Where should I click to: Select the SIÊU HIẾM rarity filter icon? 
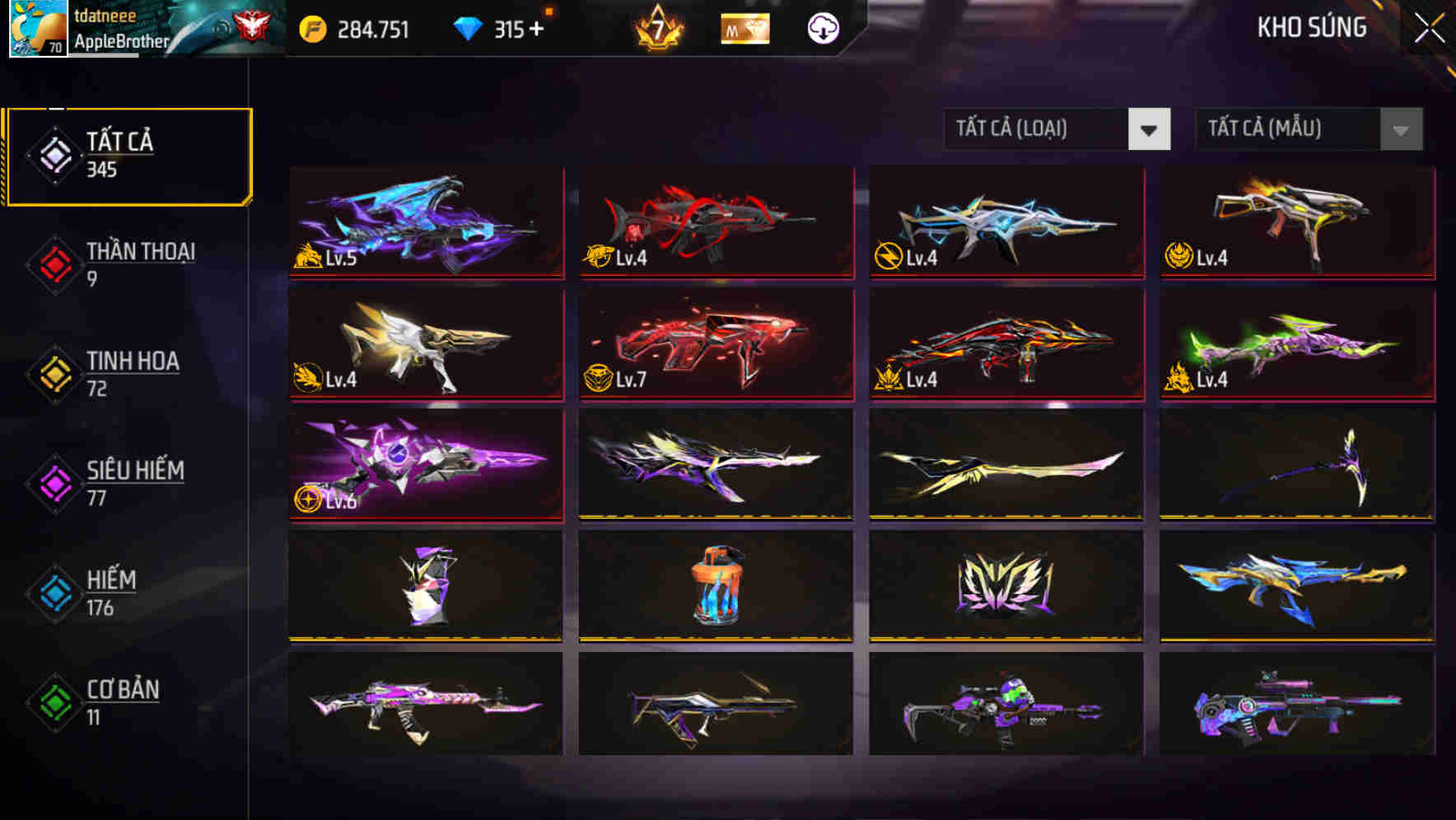(53, 482)
